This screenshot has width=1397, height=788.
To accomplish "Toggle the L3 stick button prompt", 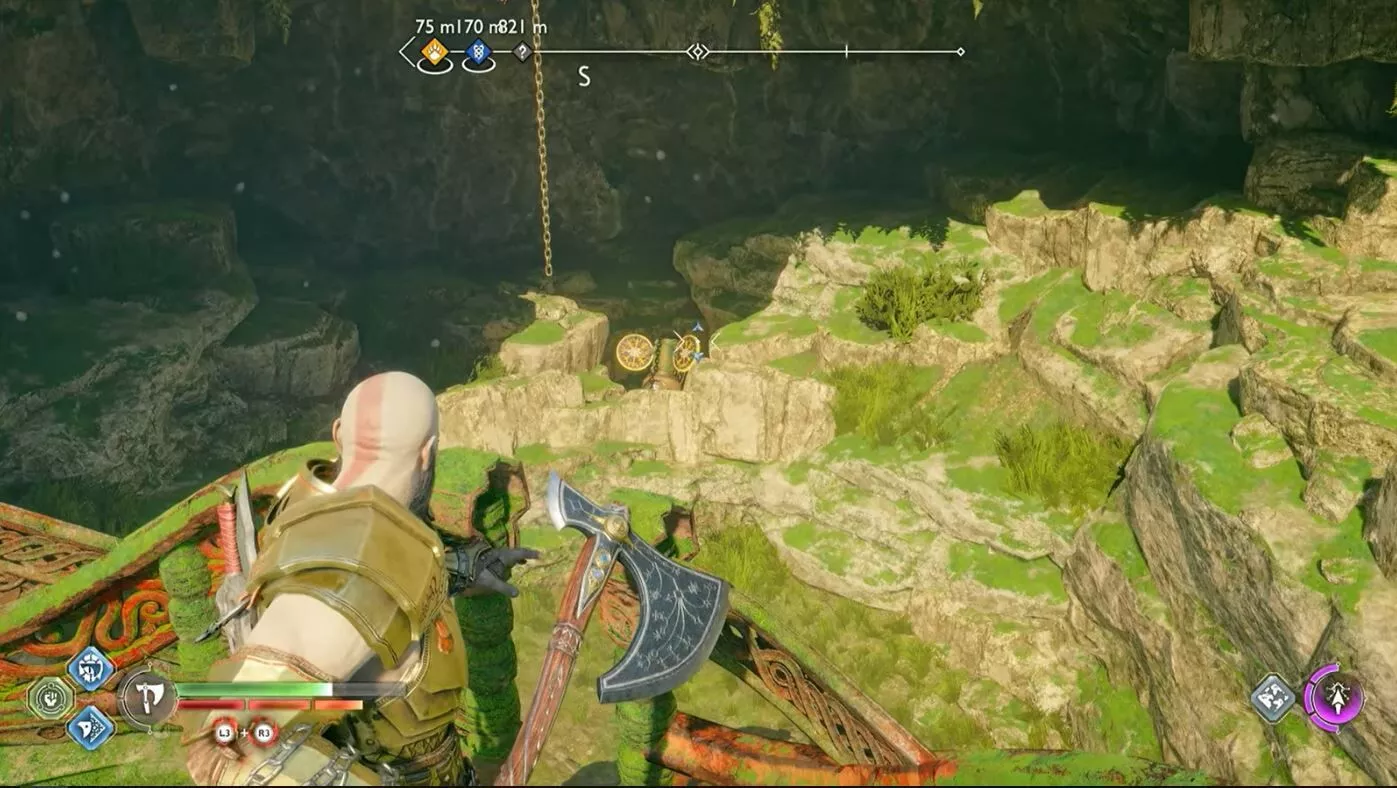I will click(224, 732).
